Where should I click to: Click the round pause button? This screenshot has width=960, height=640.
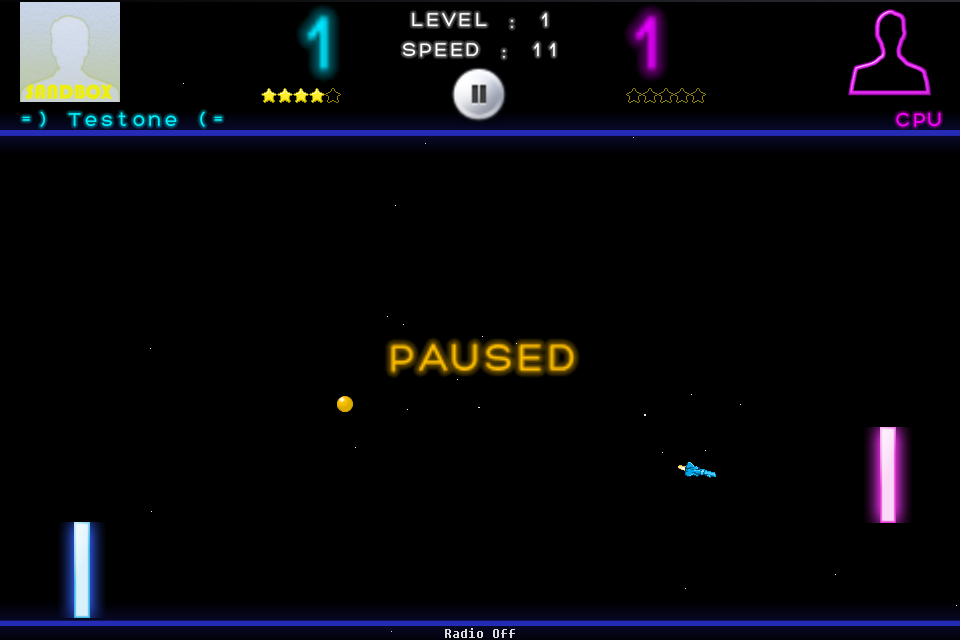point(479,94)
